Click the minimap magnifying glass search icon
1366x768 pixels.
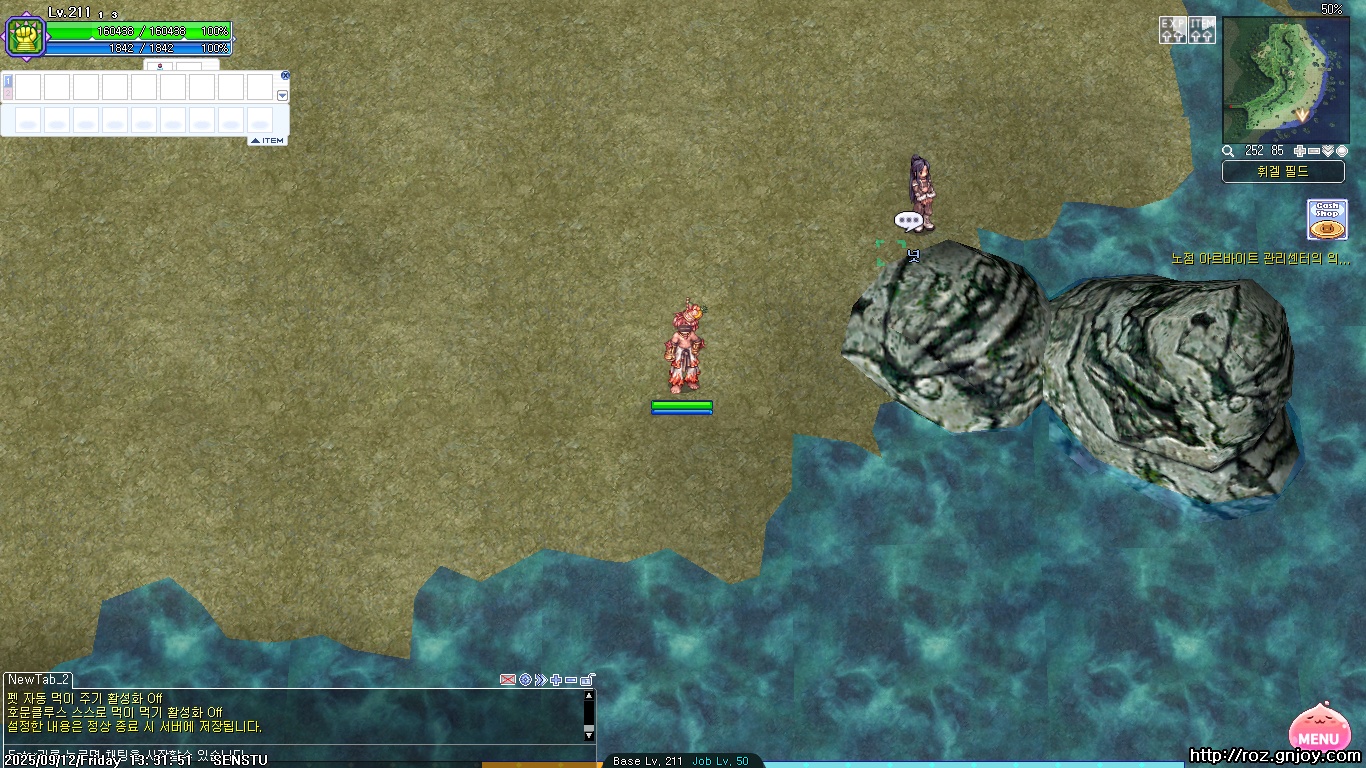click(1228, 151)
